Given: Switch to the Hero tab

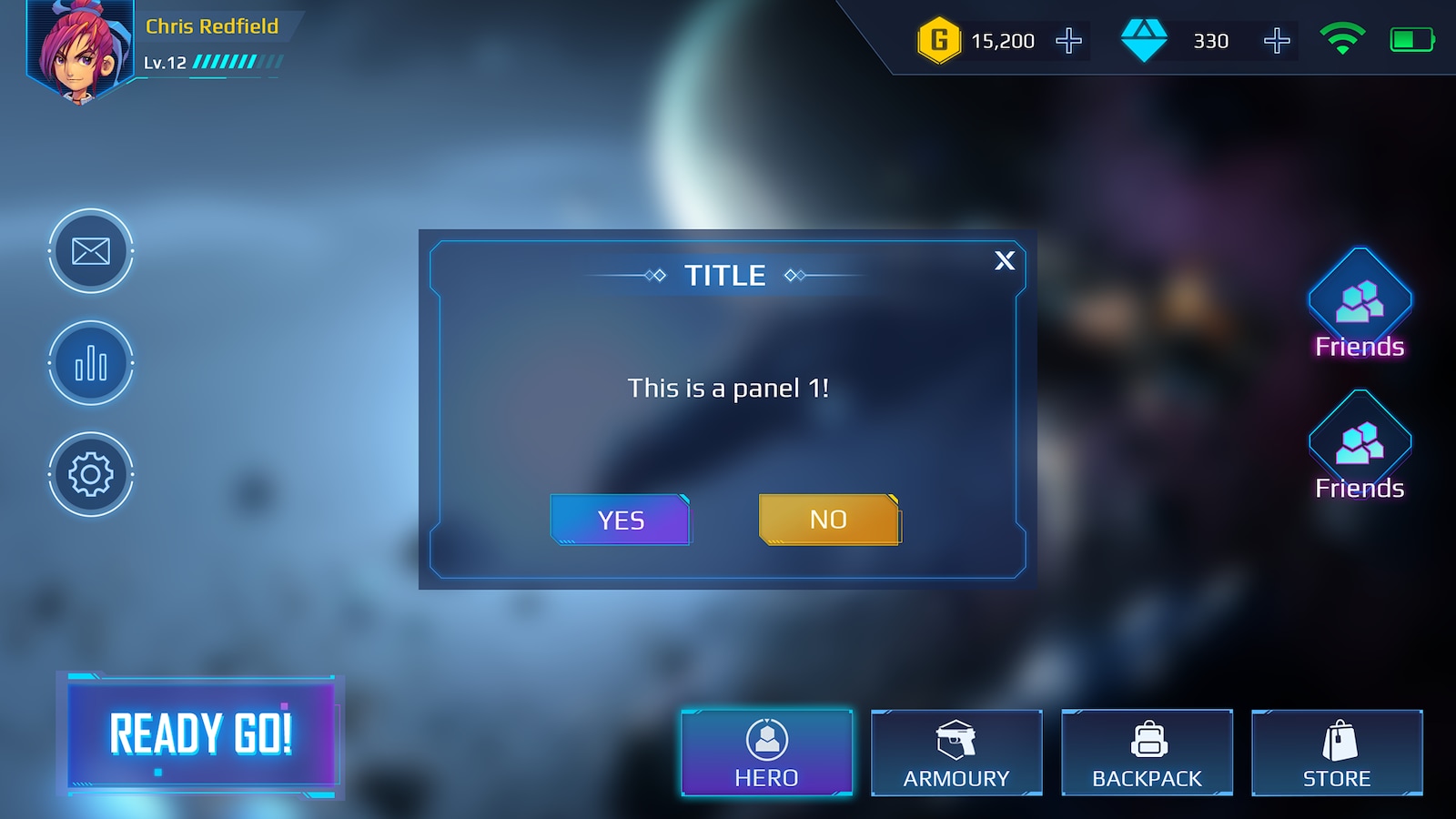Looking at the screenshot, I should point(766,751).
